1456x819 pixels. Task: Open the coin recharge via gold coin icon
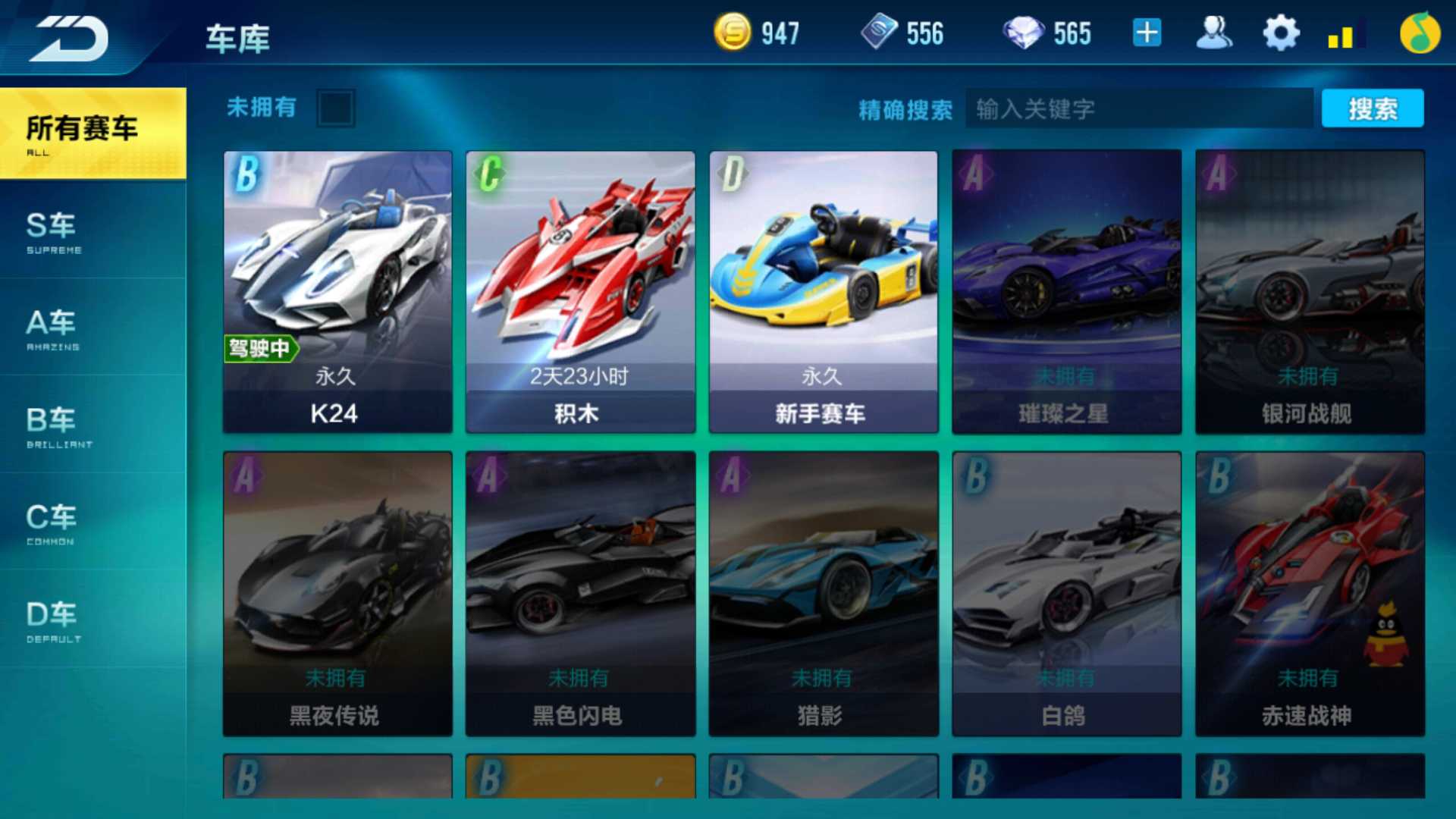coord(733,32)
